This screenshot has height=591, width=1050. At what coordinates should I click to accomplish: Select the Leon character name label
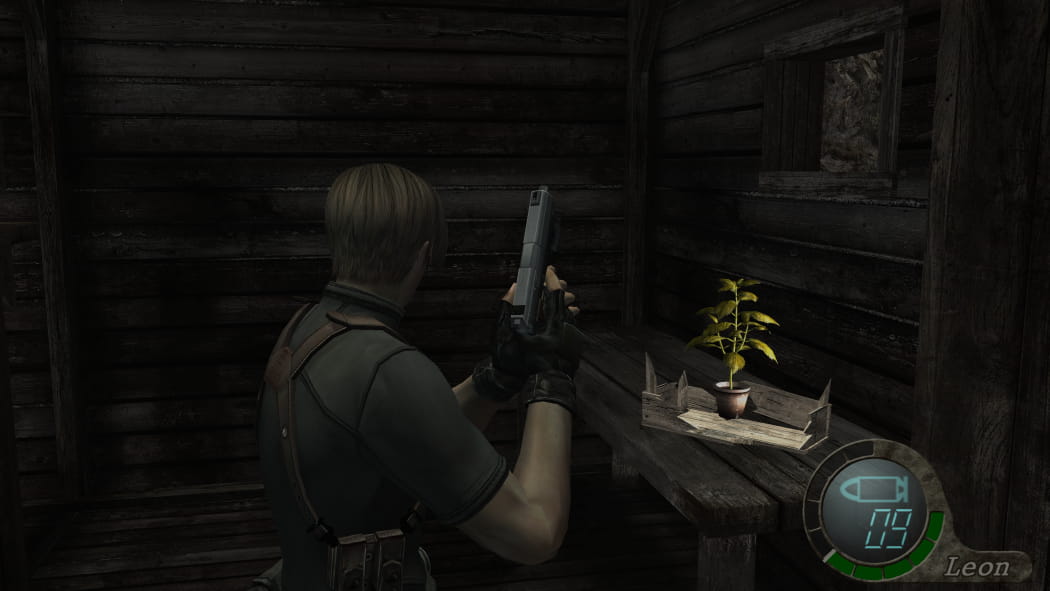(x=980, y=567)
